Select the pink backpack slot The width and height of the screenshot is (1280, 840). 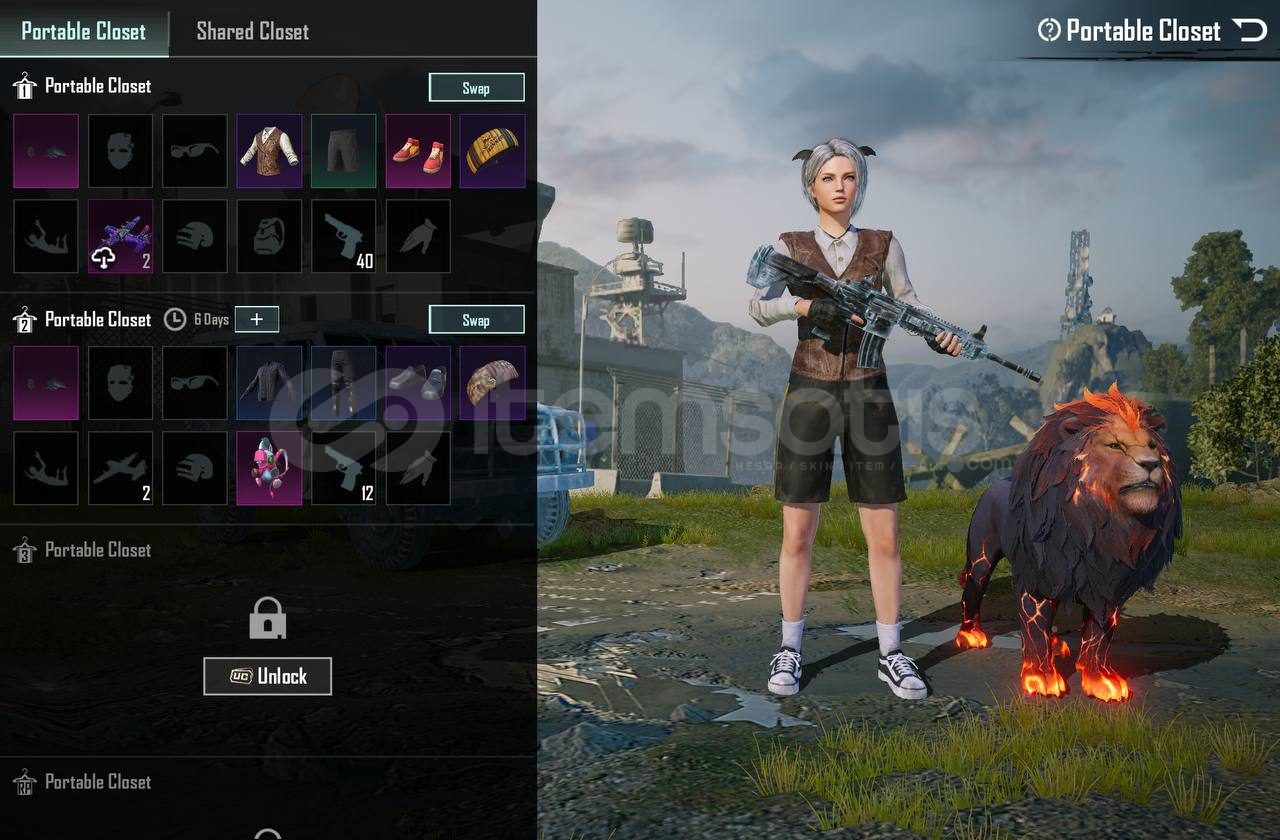[269, 468]
